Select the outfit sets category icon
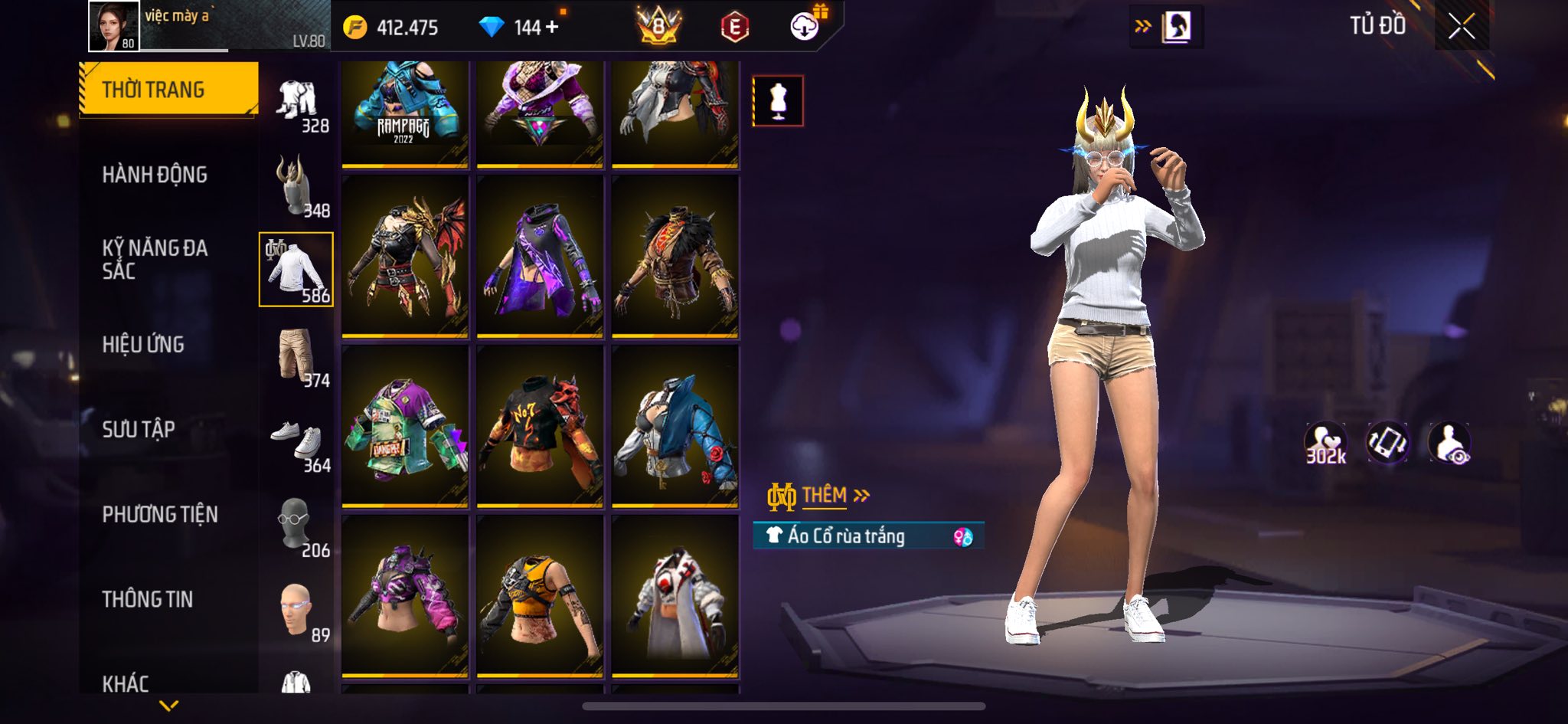 297,102
